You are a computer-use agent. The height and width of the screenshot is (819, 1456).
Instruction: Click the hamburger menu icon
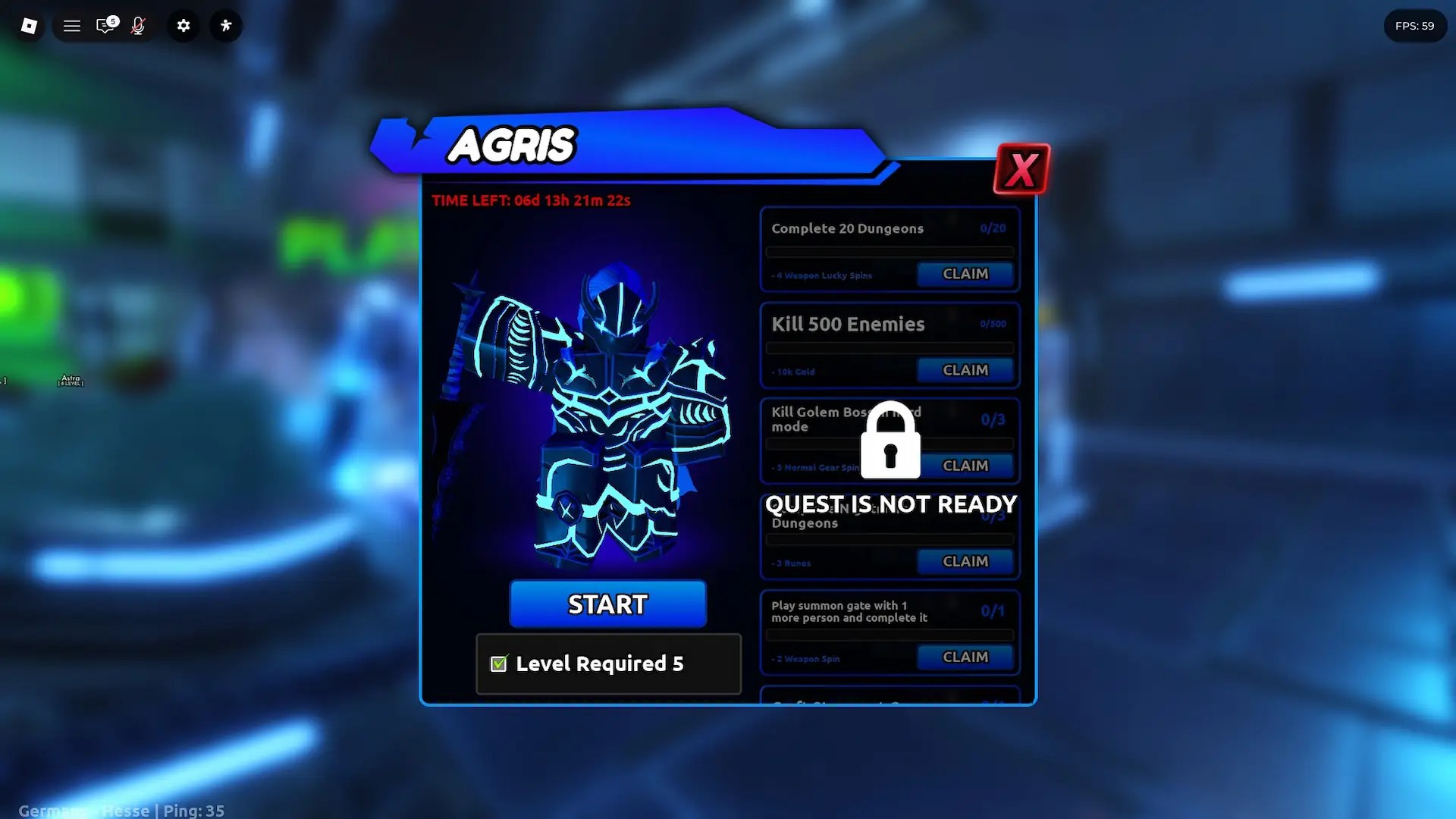[71, 25]
